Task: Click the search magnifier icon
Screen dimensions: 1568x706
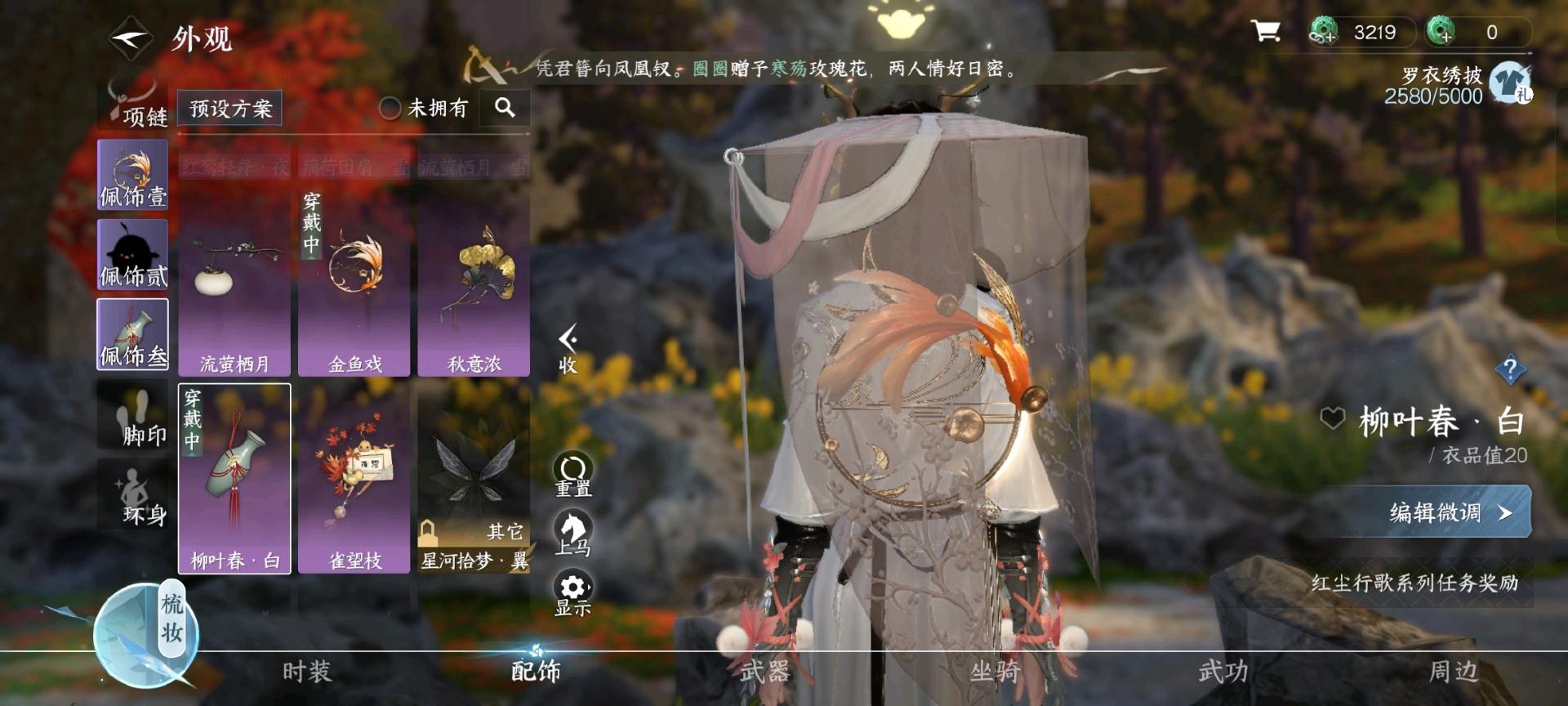Action: click(x=506, y=108)
